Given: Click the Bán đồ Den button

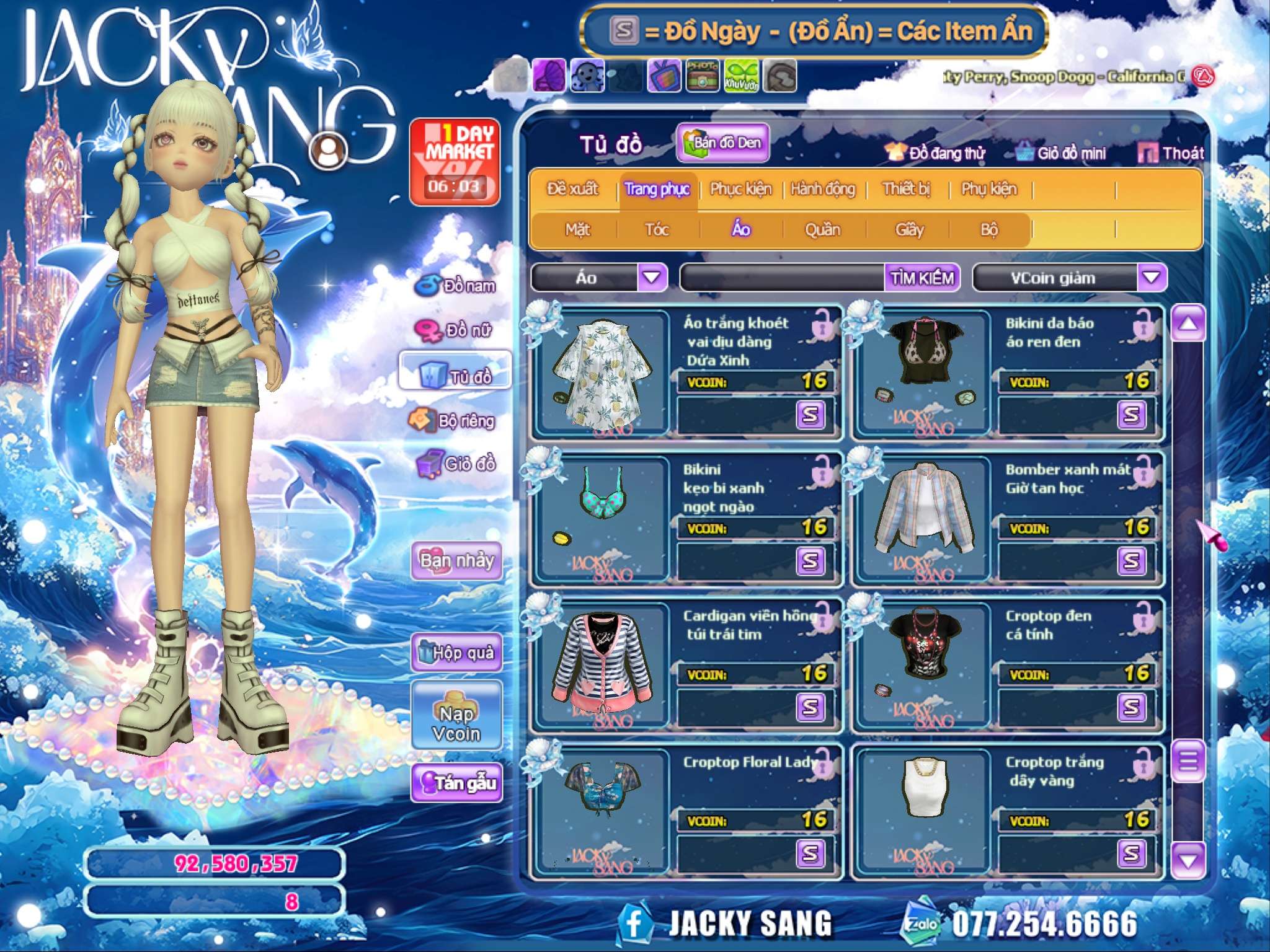Looking at the screenshot, I should point(723,143).
